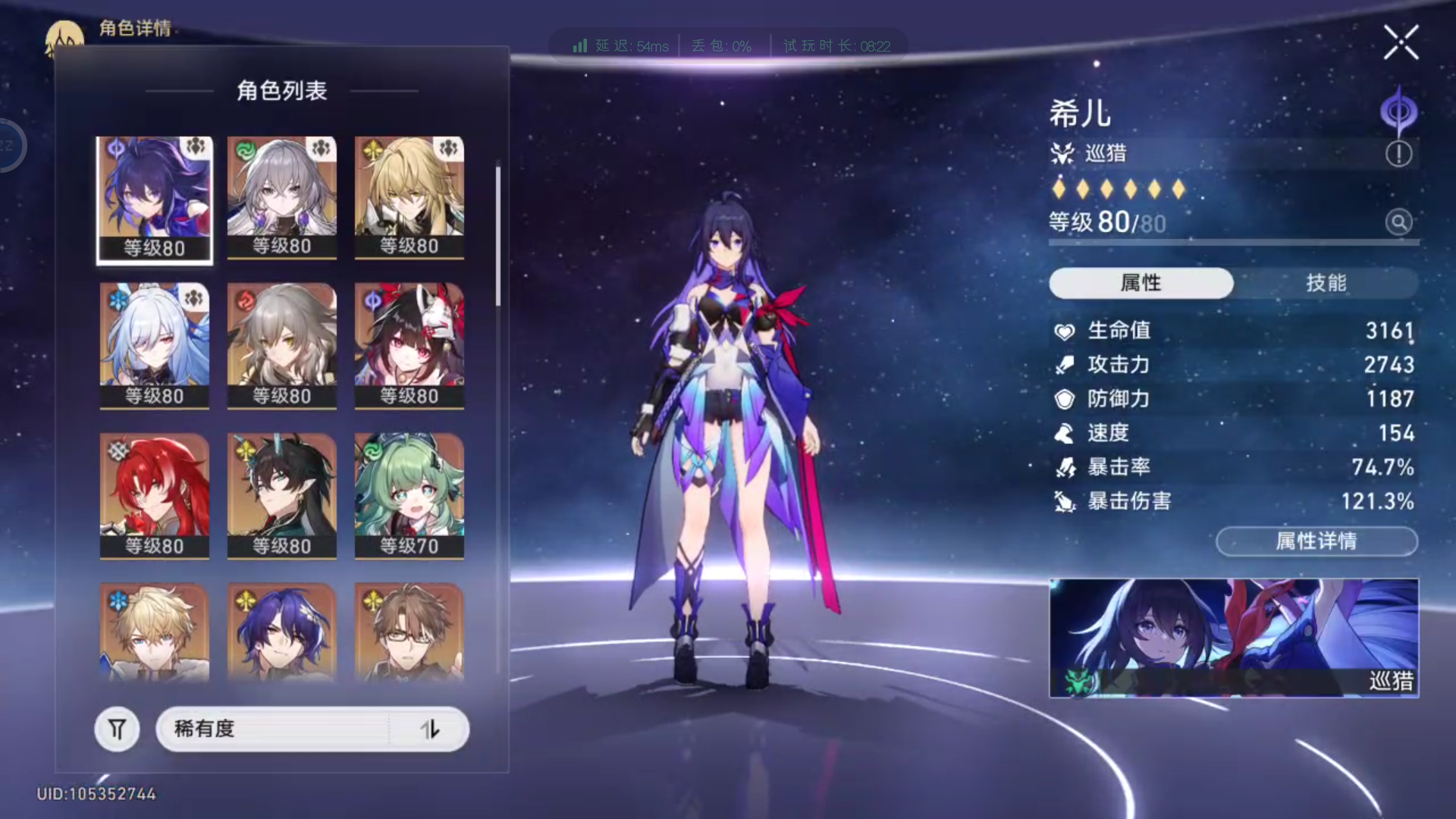Choose the blonde imaginary character portrait
Screen dimensions: 1456x819
[x=409, y=197]
